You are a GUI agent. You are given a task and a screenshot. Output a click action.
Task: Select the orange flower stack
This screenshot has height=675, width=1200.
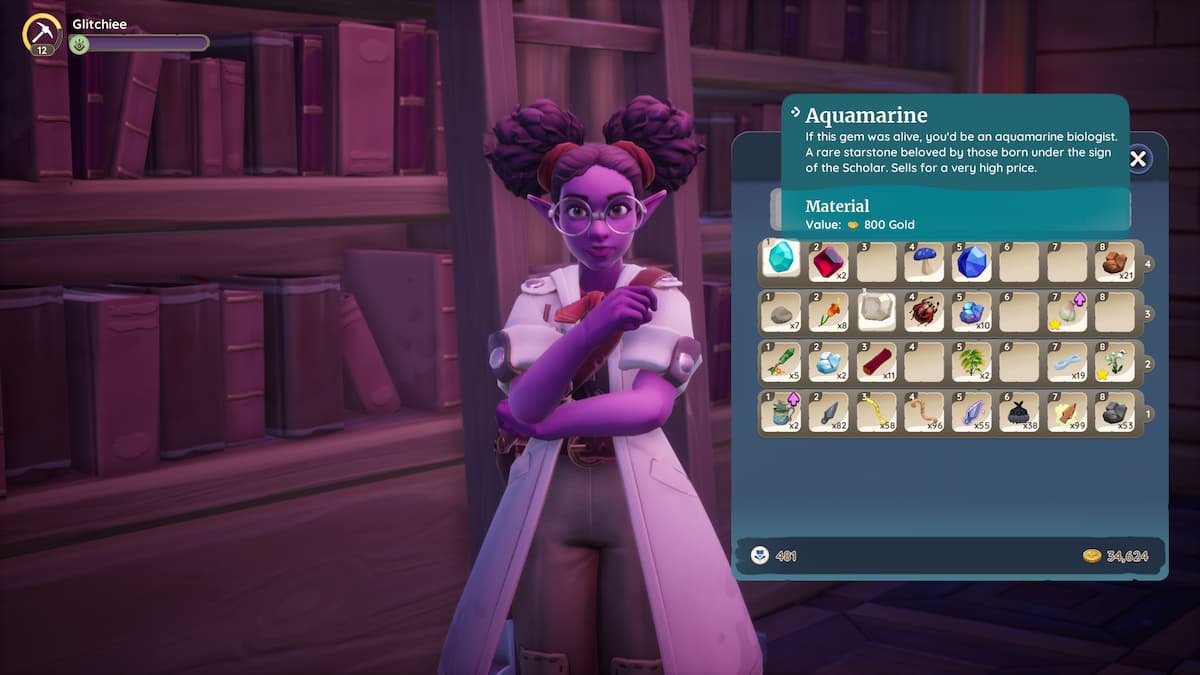tap(828, 312)
